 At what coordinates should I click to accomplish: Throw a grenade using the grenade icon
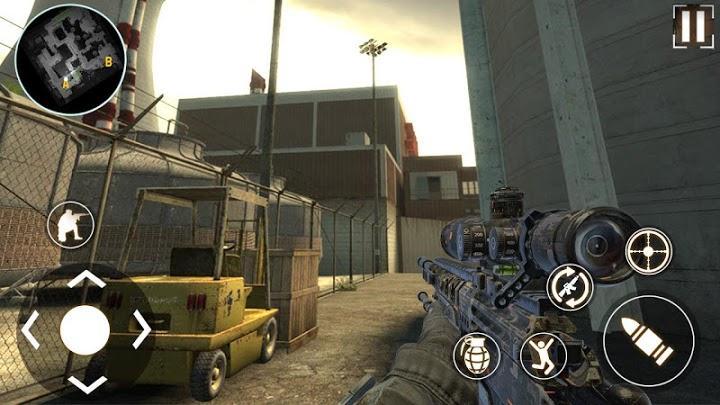tap(476, 355)
